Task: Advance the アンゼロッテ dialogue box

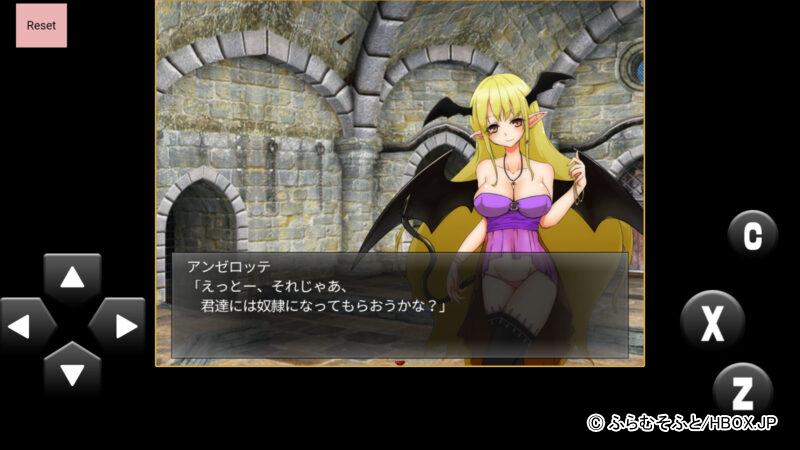Action: point(399,304)
